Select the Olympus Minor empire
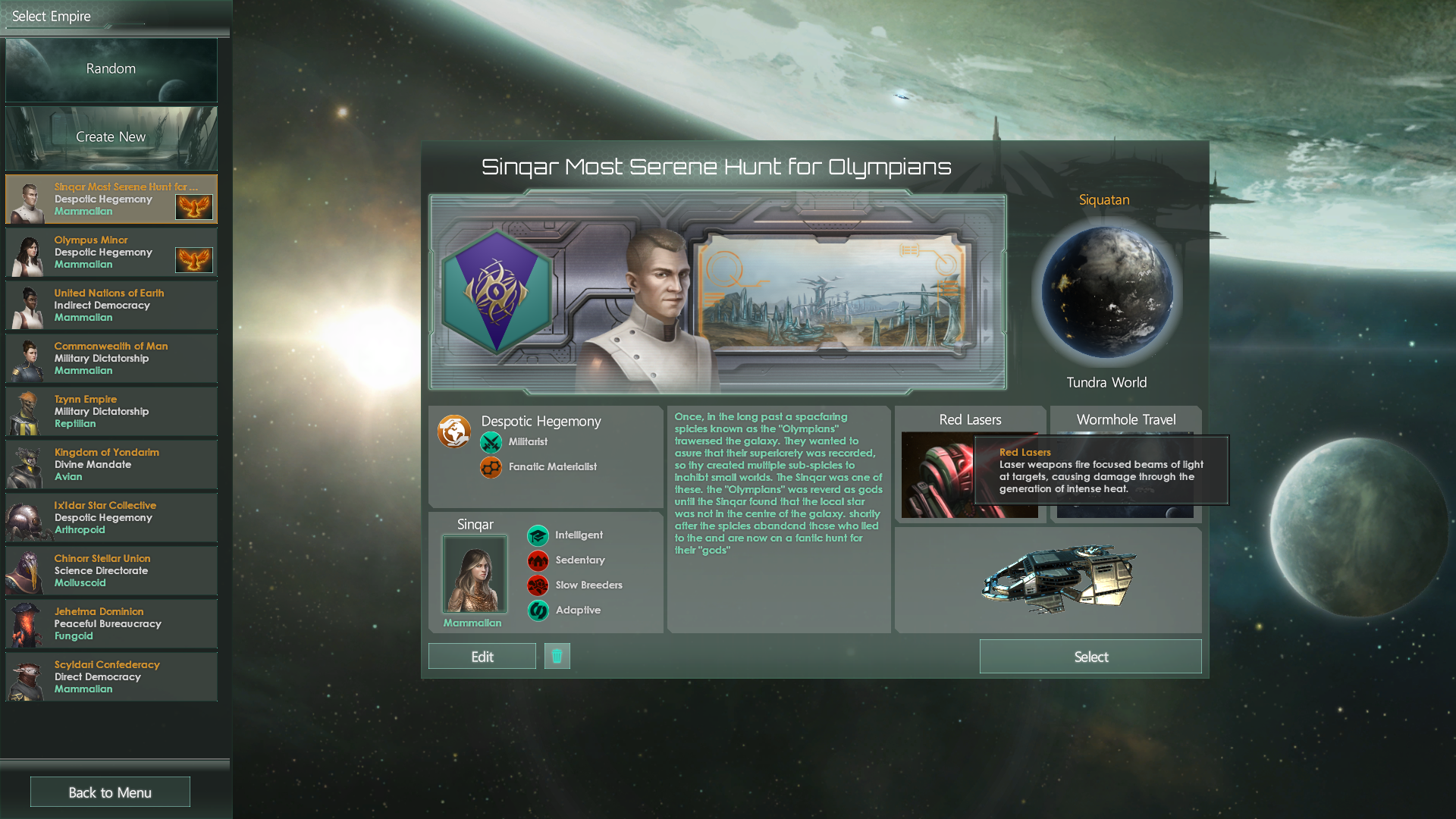Image resolution: width=1456 pixels, height=819 pixels. [111, 253]
